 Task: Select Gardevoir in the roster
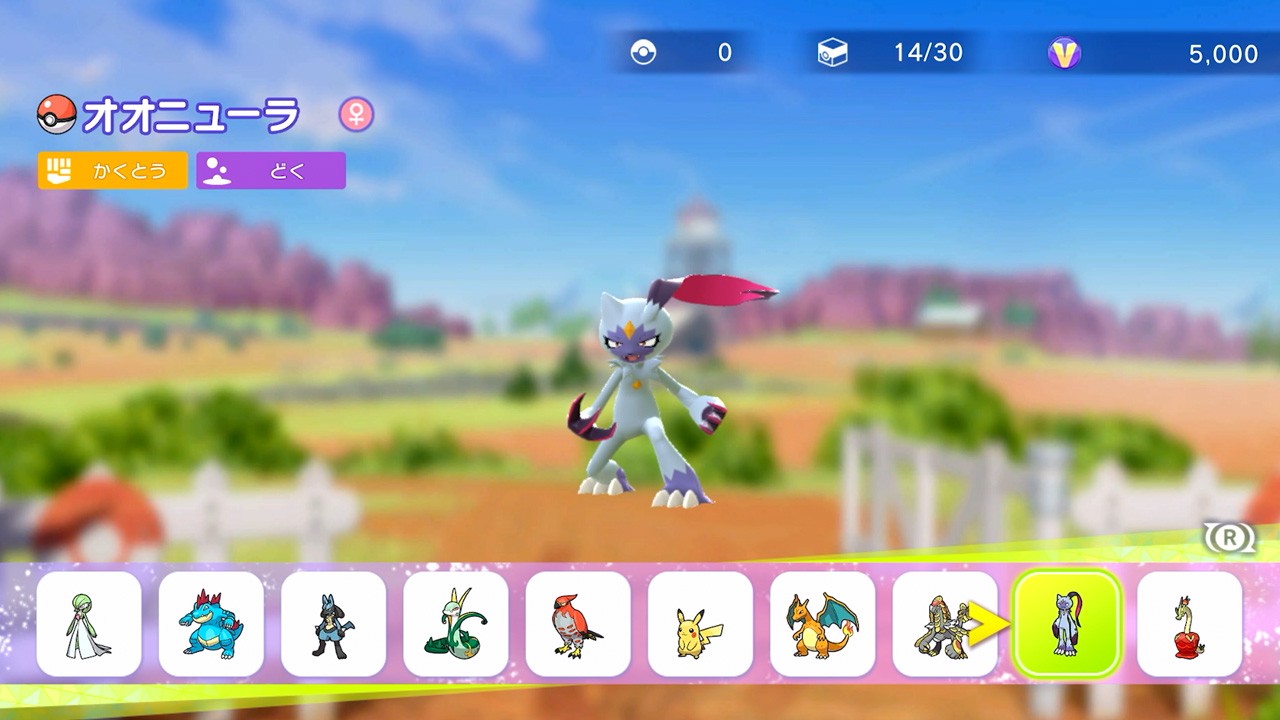(87, 624)
